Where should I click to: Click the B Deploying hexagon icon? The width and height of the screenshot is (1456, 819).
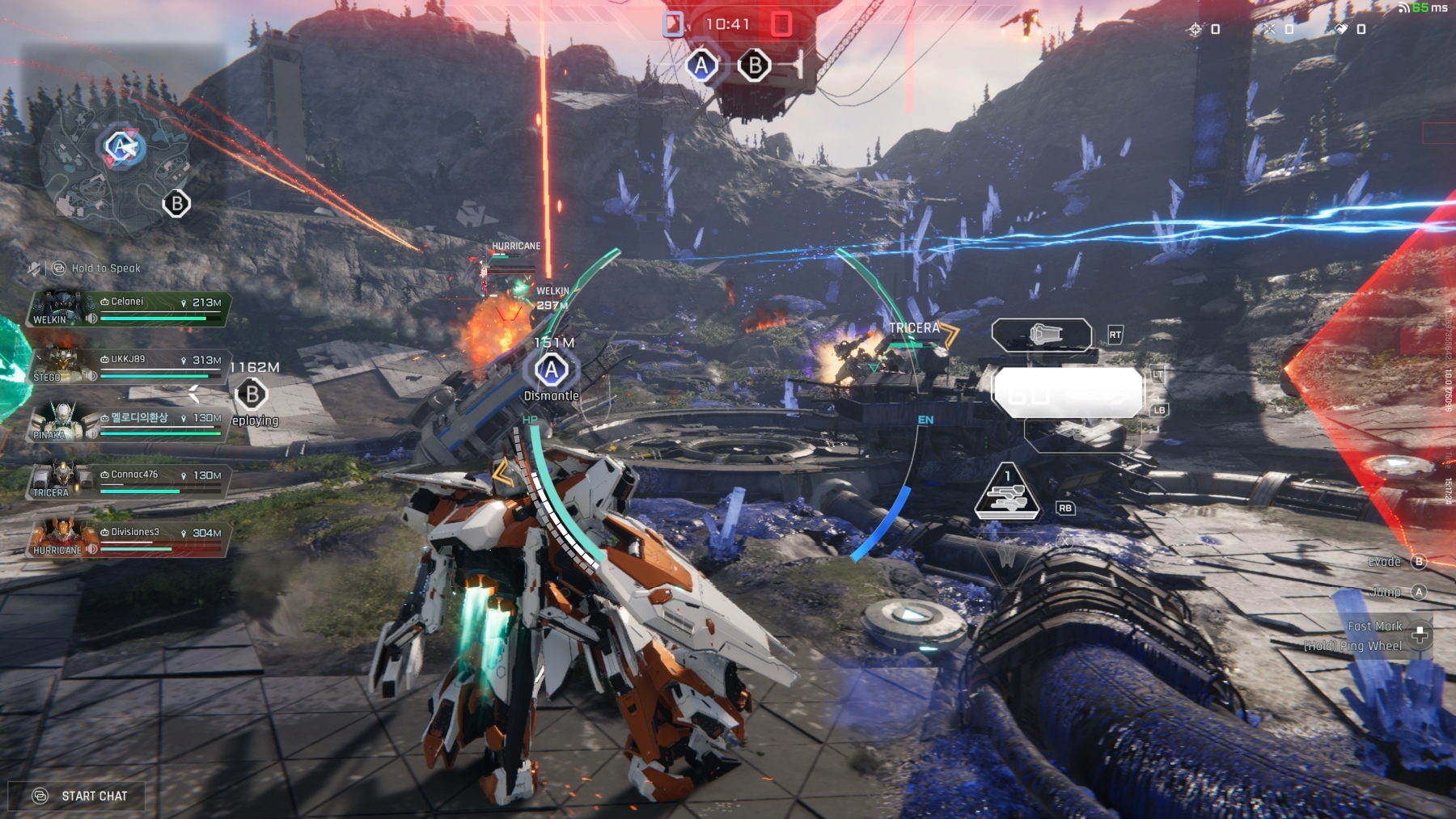tap(251, 396)
